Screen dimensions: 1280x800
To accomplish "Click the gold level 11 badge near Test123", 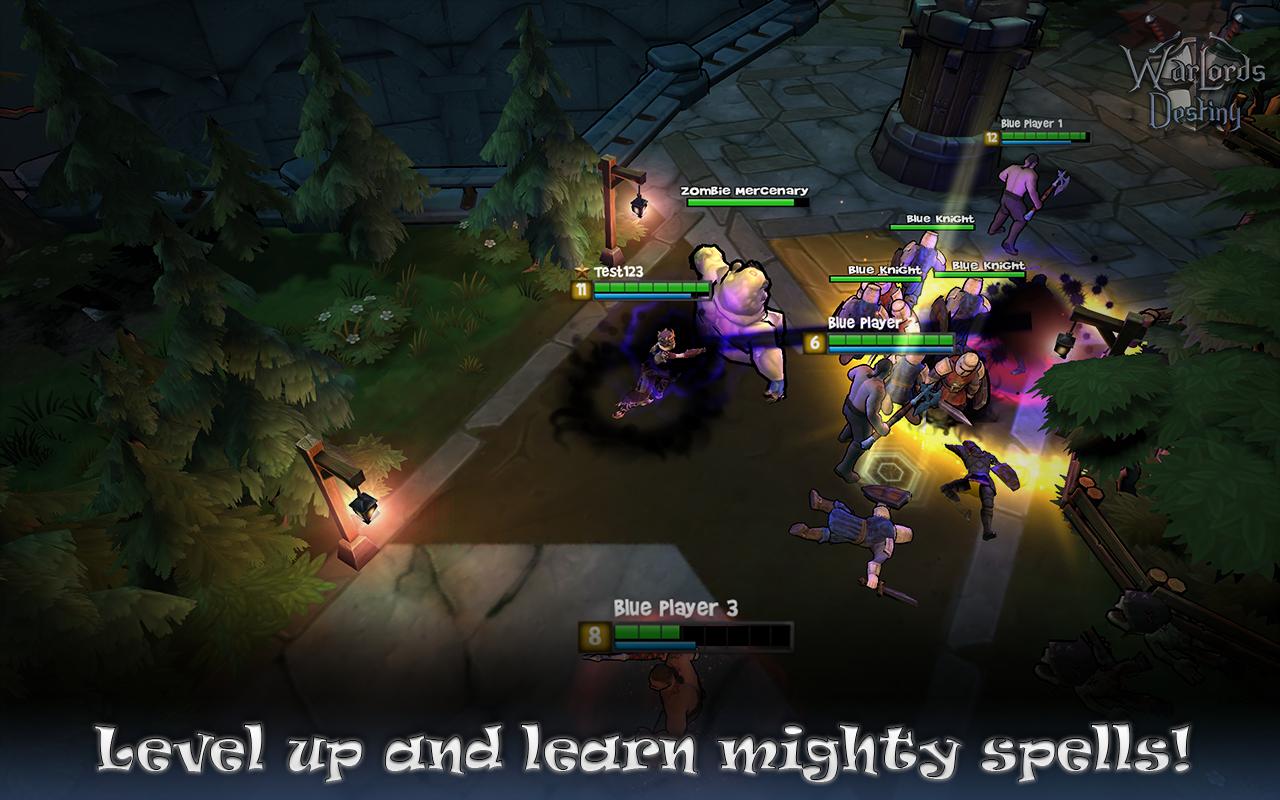I will point(582,290).
